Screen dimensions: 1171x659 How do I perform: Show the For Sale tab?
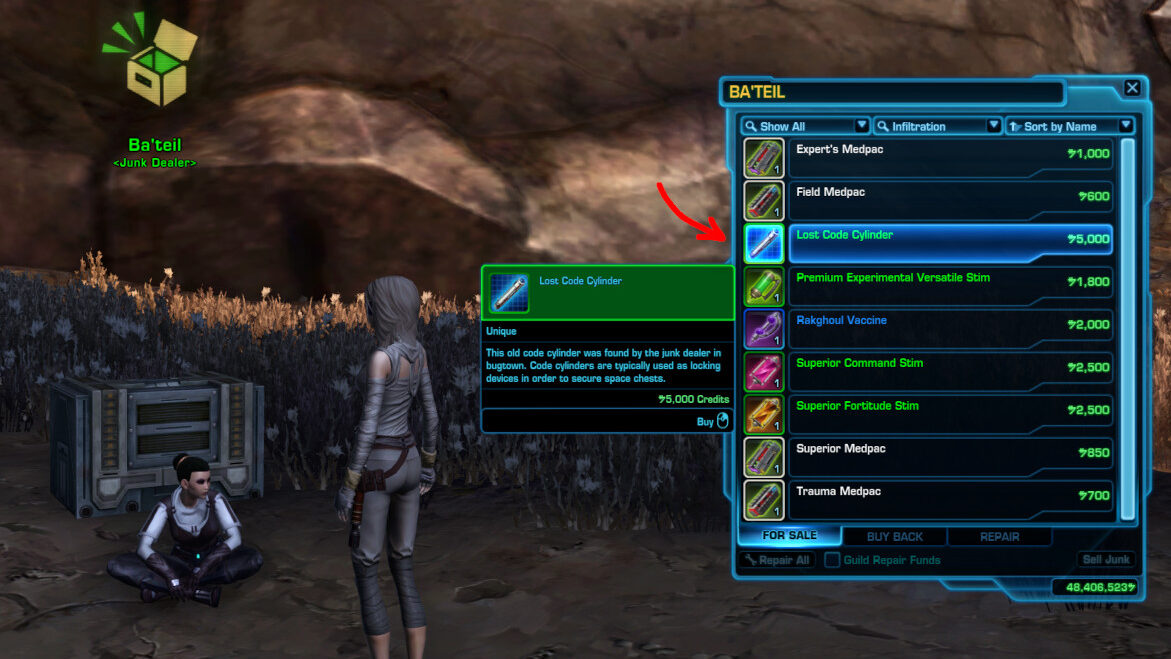789,536
